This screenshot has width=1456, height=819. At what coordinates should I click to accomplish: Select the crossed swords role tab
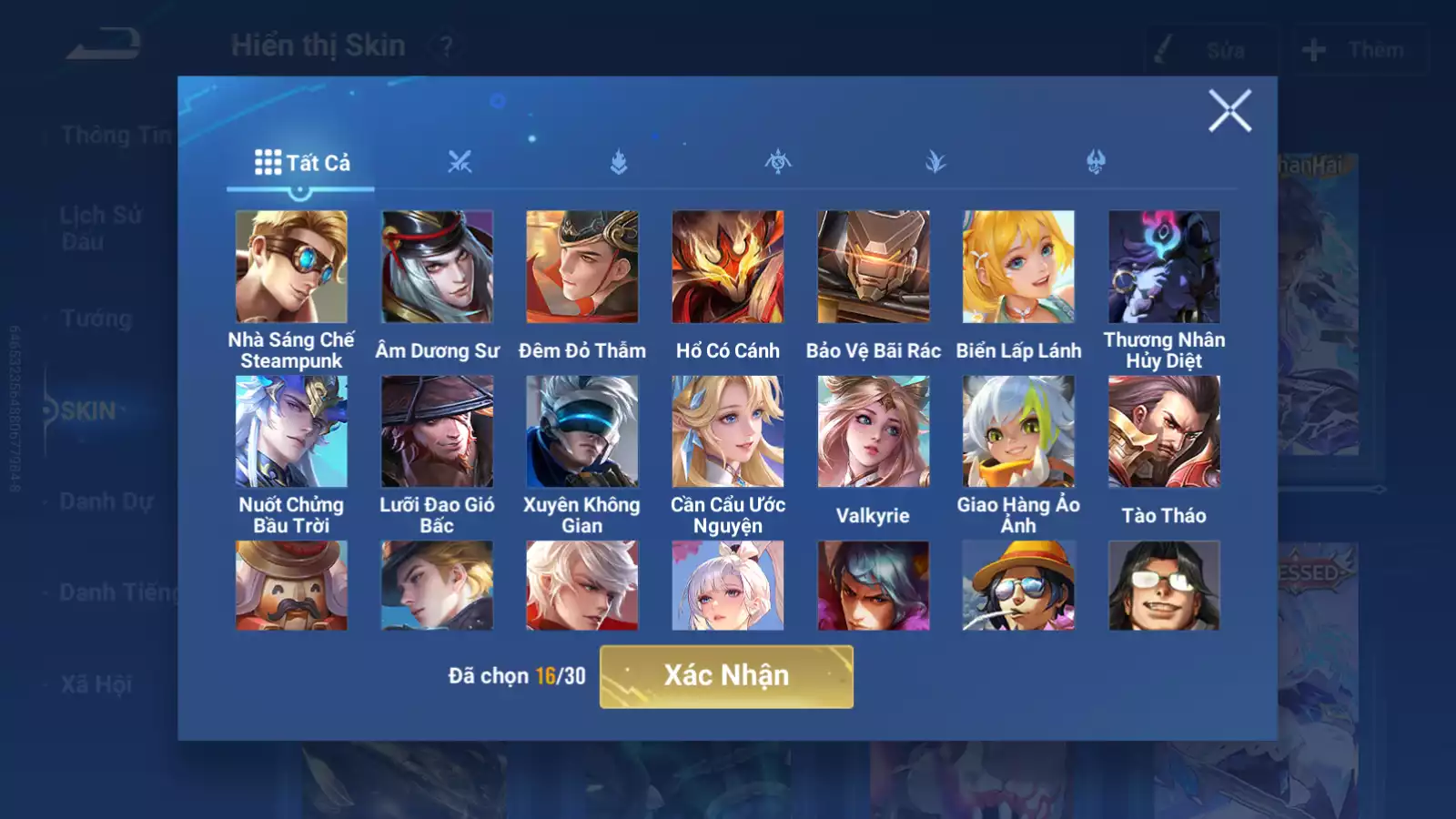pos(460,163)
